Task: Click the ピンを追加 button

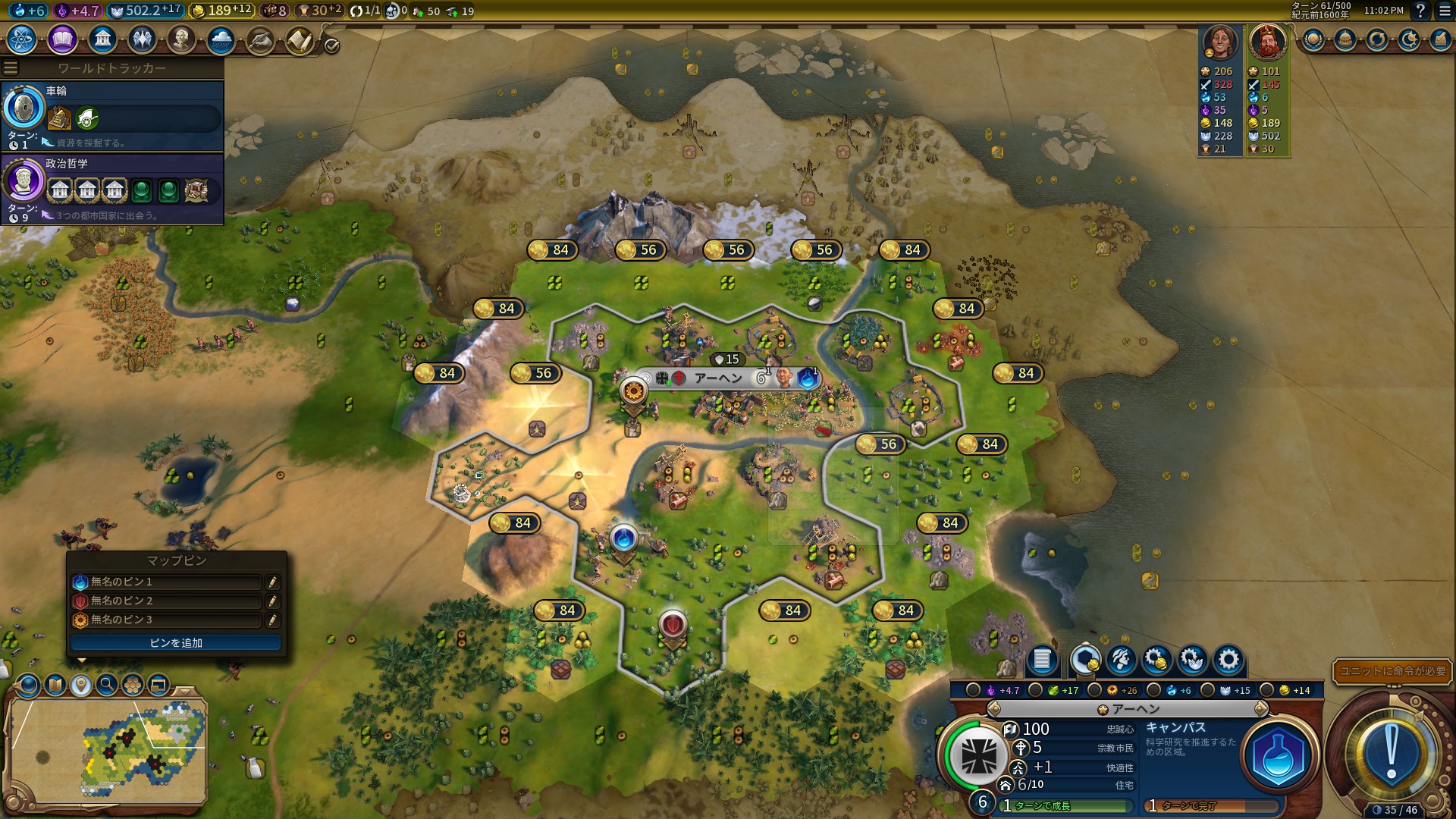Action: tap(176, 643)
